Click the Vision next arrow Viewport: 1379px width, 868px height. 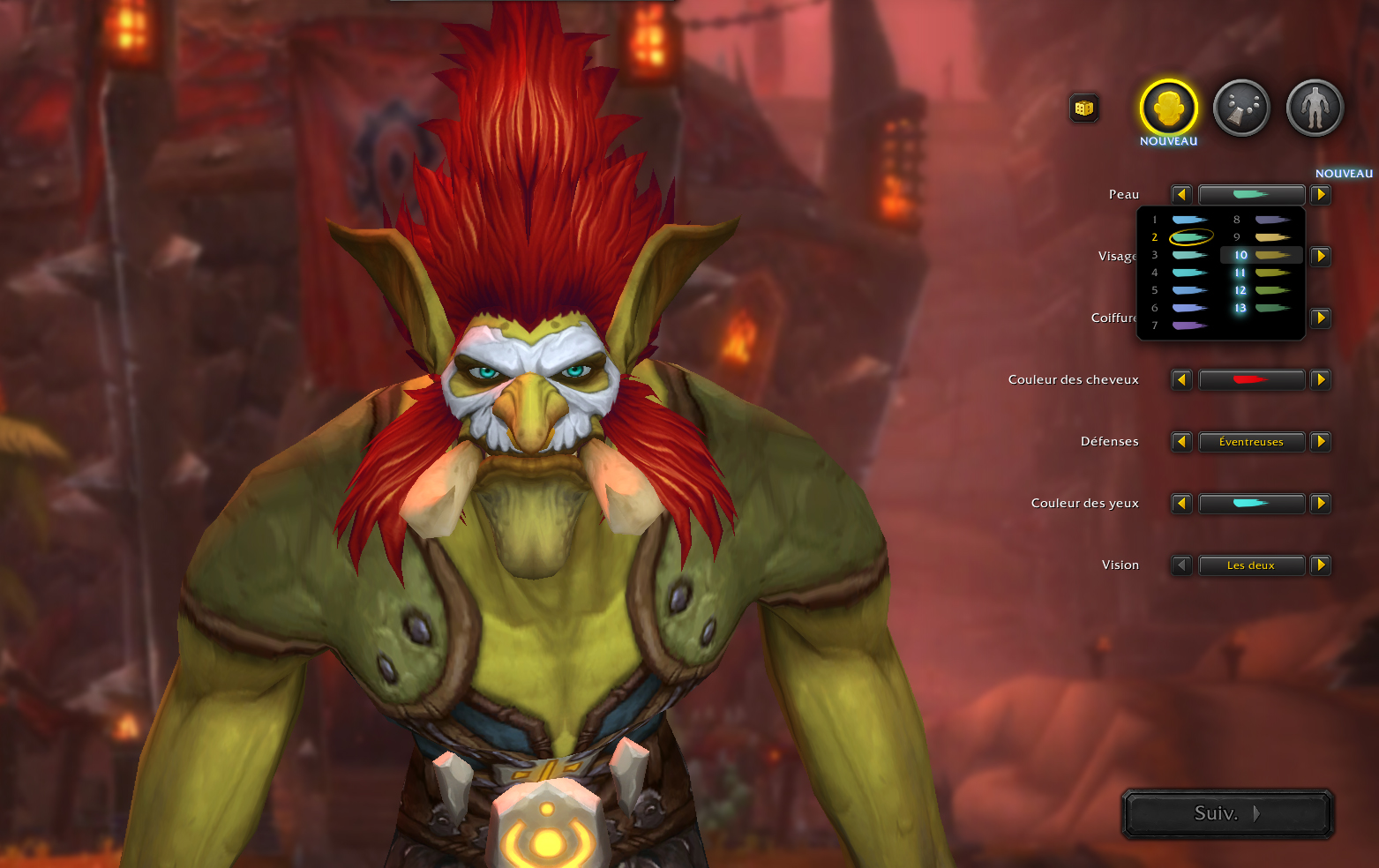(1321, 565)
